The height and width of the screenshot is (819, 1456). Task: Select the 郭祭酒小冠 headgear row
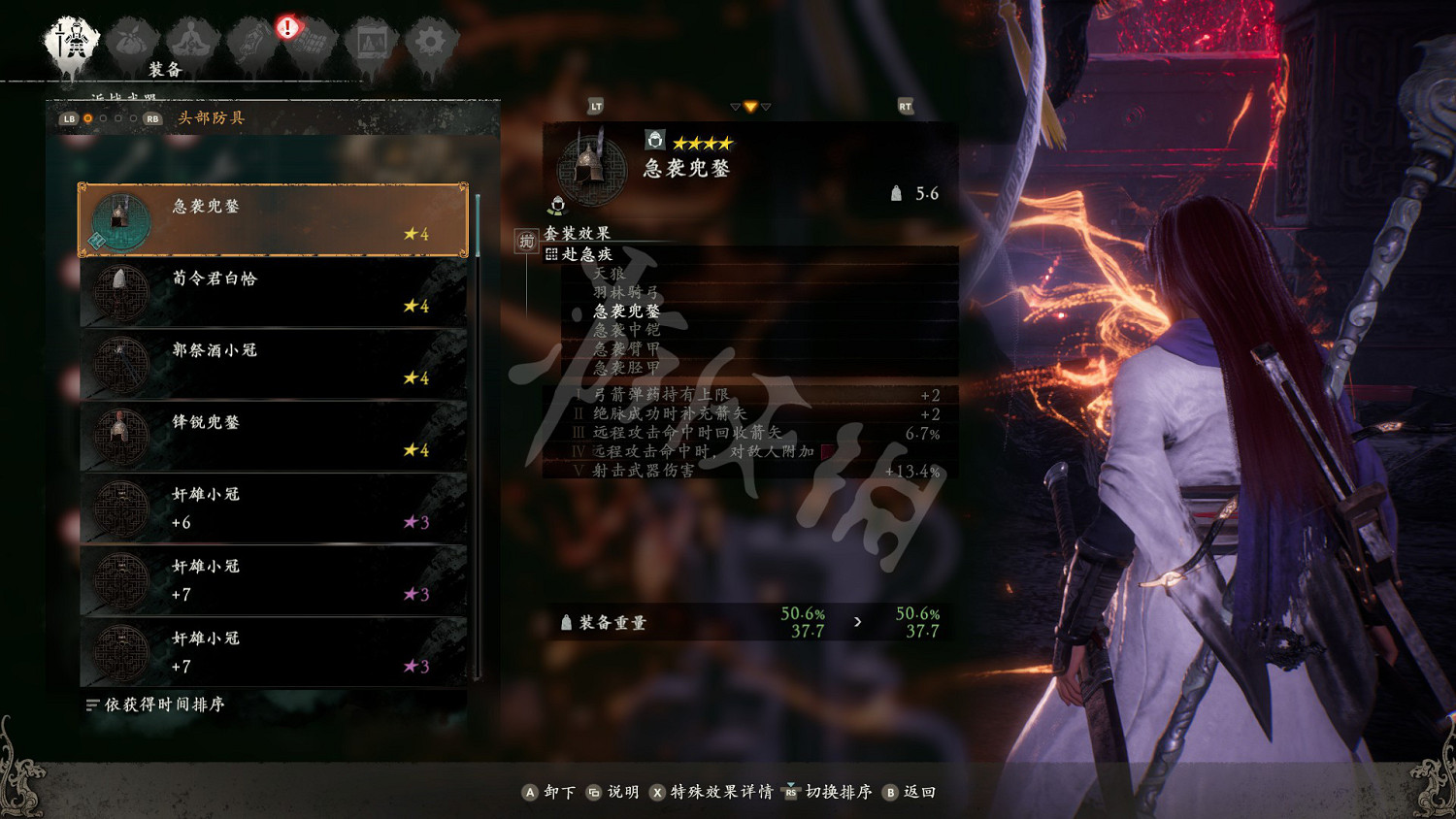[273, 364]
